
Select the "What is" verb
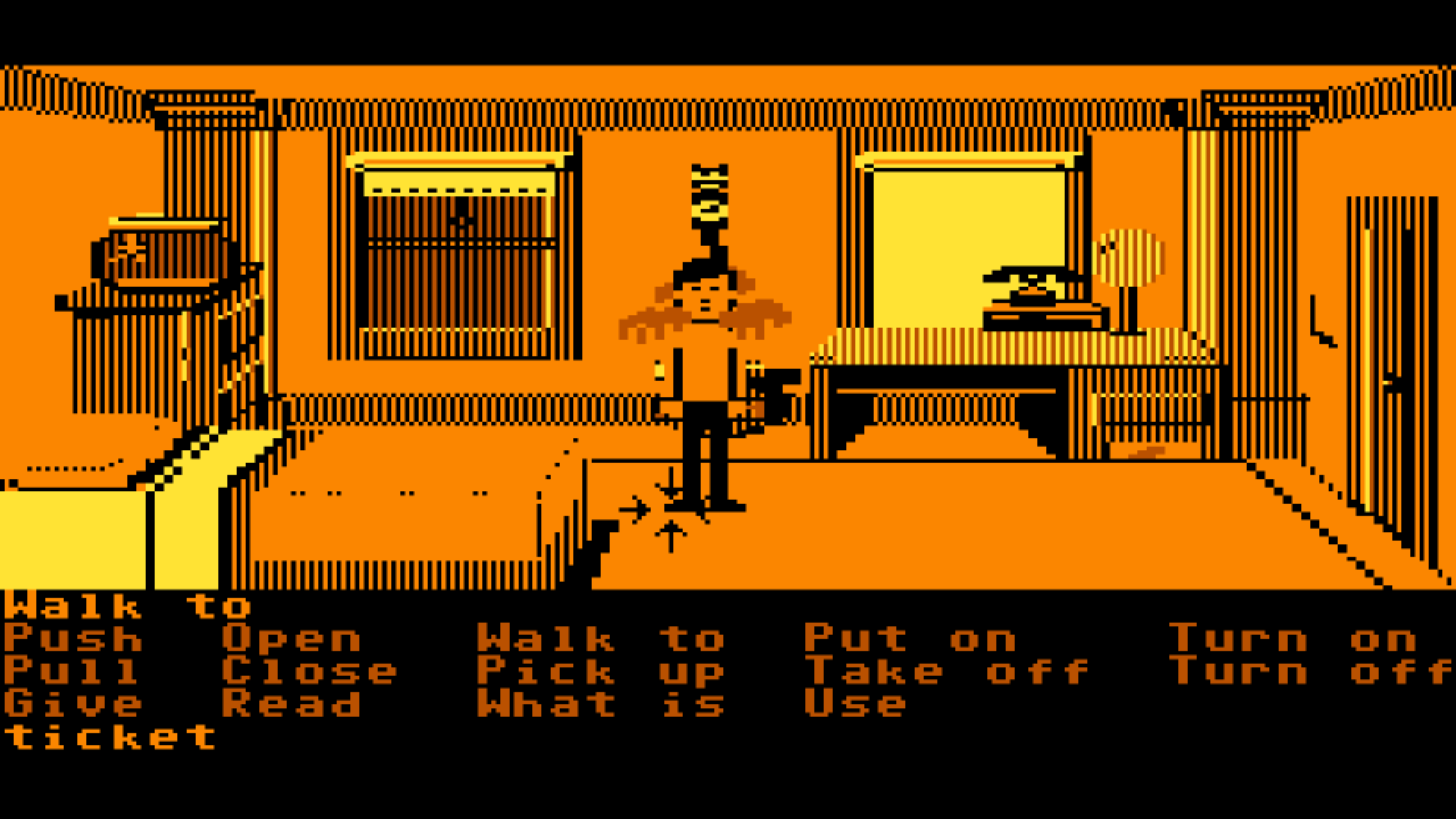pos(599,704)
